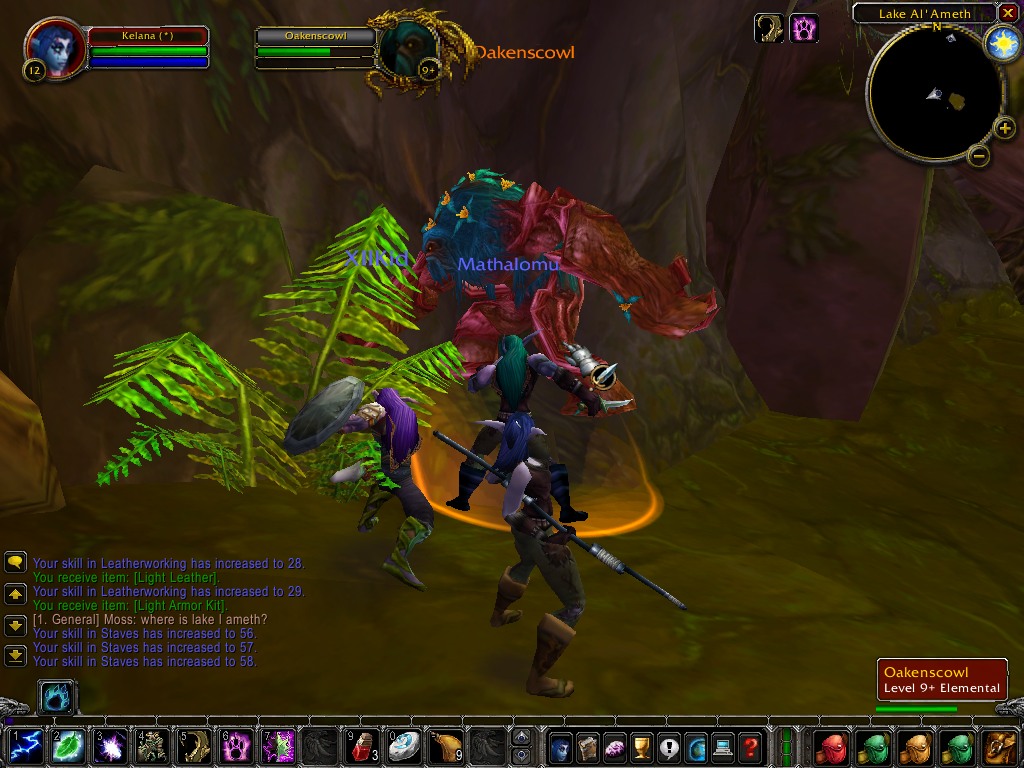Viewport: 1024px width, 768px height.
Task: Zoom in the minimap with plus button
Action: [x=1004, y=127]
